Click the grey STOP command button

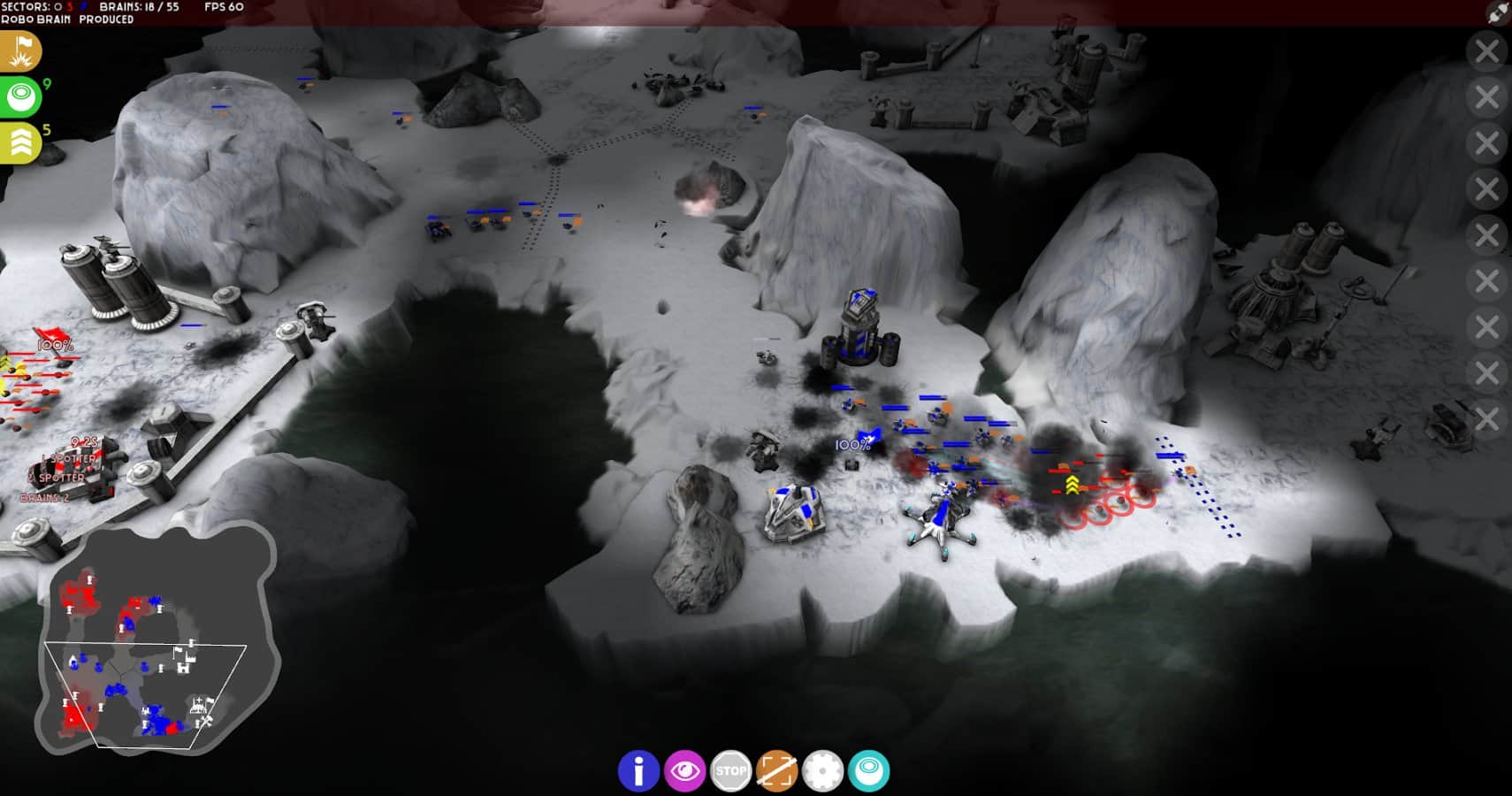tap(730, 771)
